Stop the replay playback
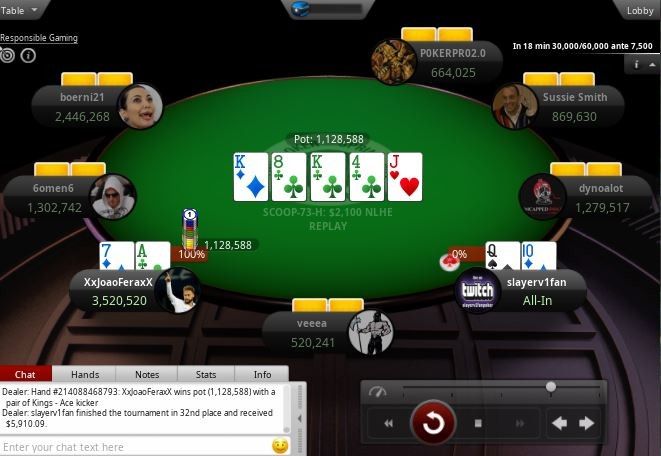The height and width of the screenshot is (456, 661). pos(478,423)
